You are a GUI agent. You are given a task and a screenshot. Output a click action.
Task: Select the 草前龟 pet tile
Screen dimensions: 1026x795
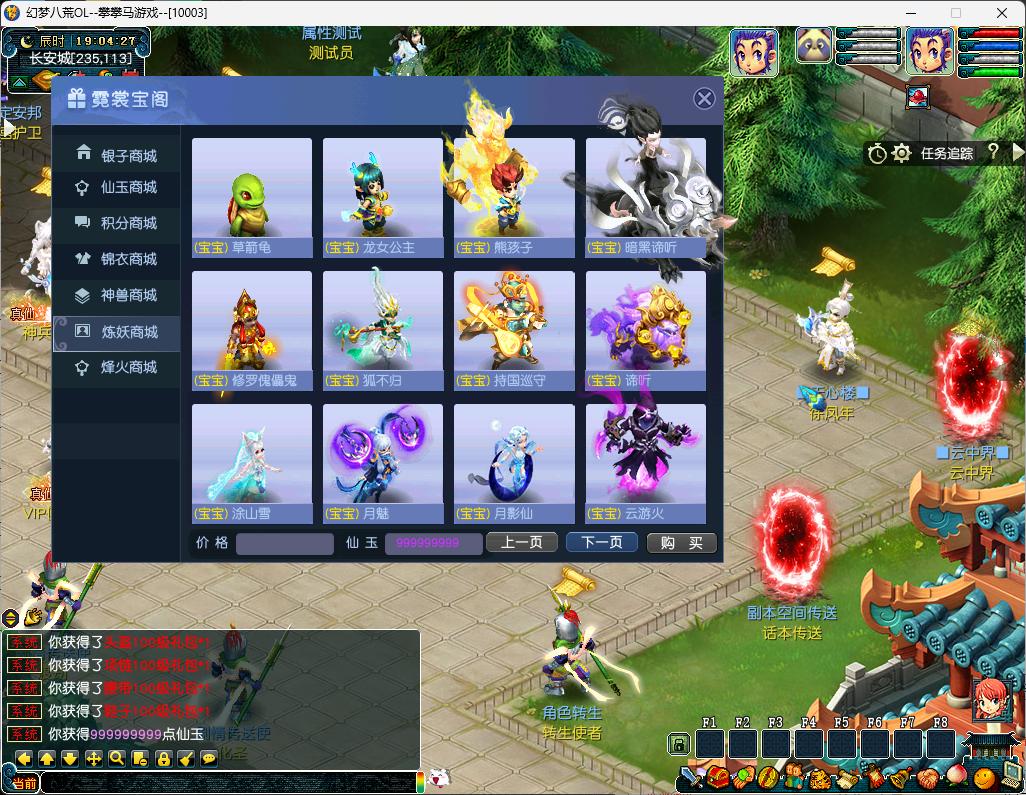click(x=251, y=197)
